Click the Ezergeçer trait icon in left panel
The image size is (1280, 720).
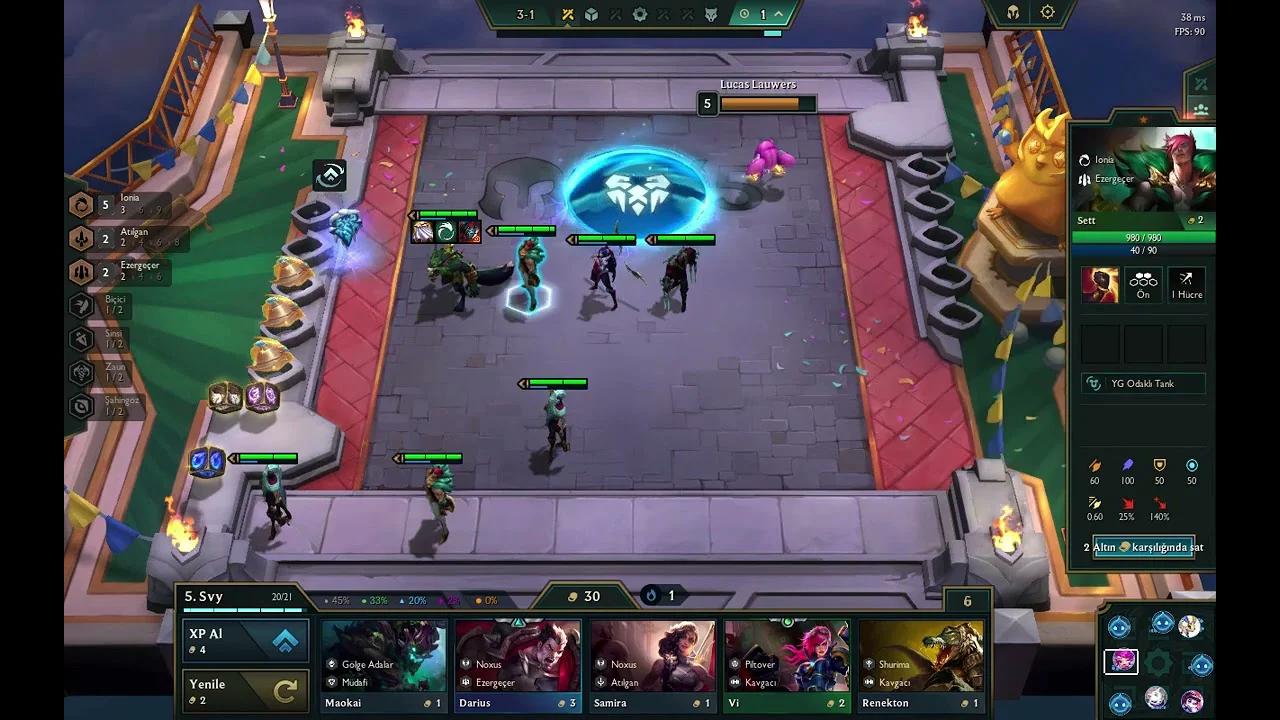click(x=80, y=272)
